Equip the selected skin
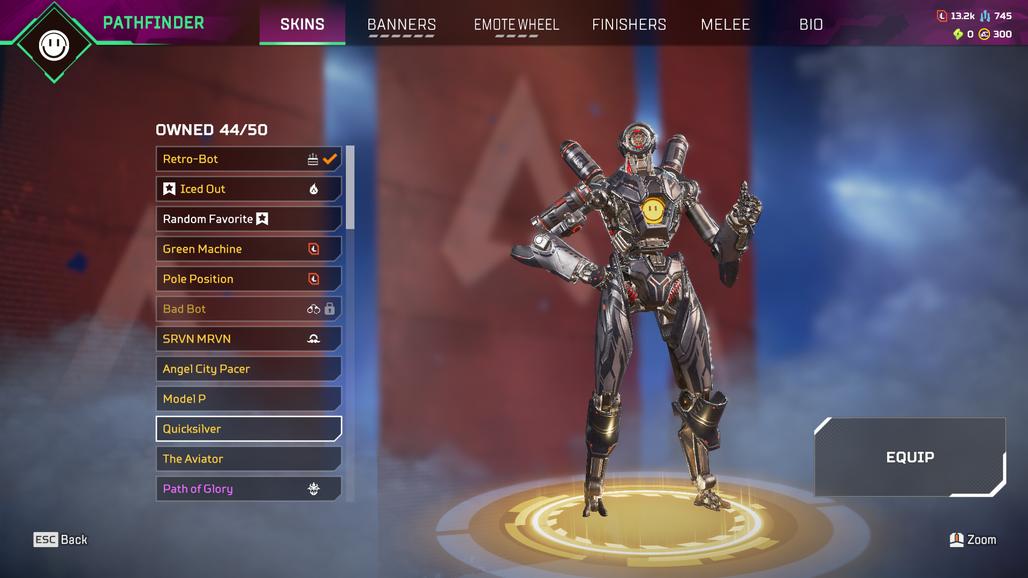This screenshot has height=578, width=1028. [909, 457]
